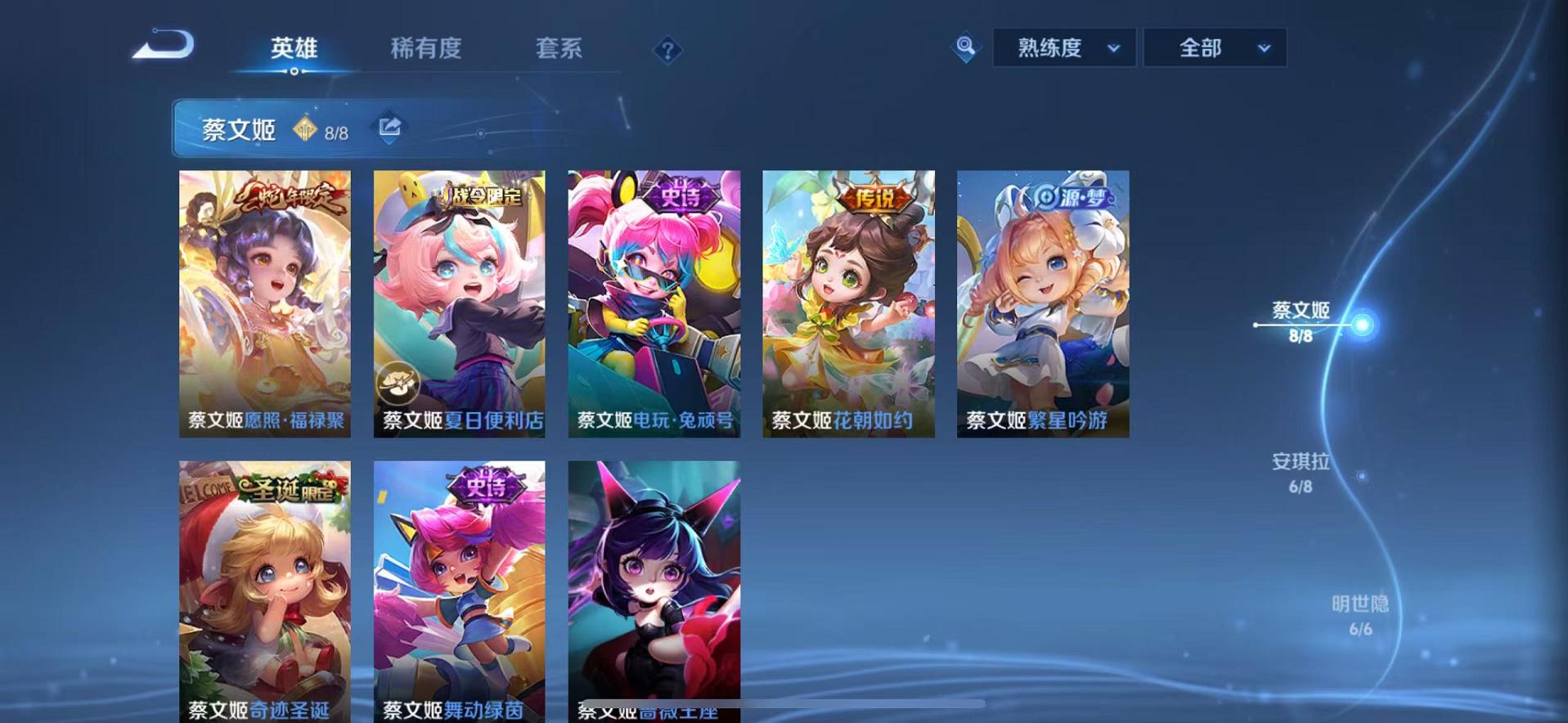Switch to the 稀有度 tab
Image resolution: width=1568 pixels, height=723 pixels.
[x=424, y=49]
